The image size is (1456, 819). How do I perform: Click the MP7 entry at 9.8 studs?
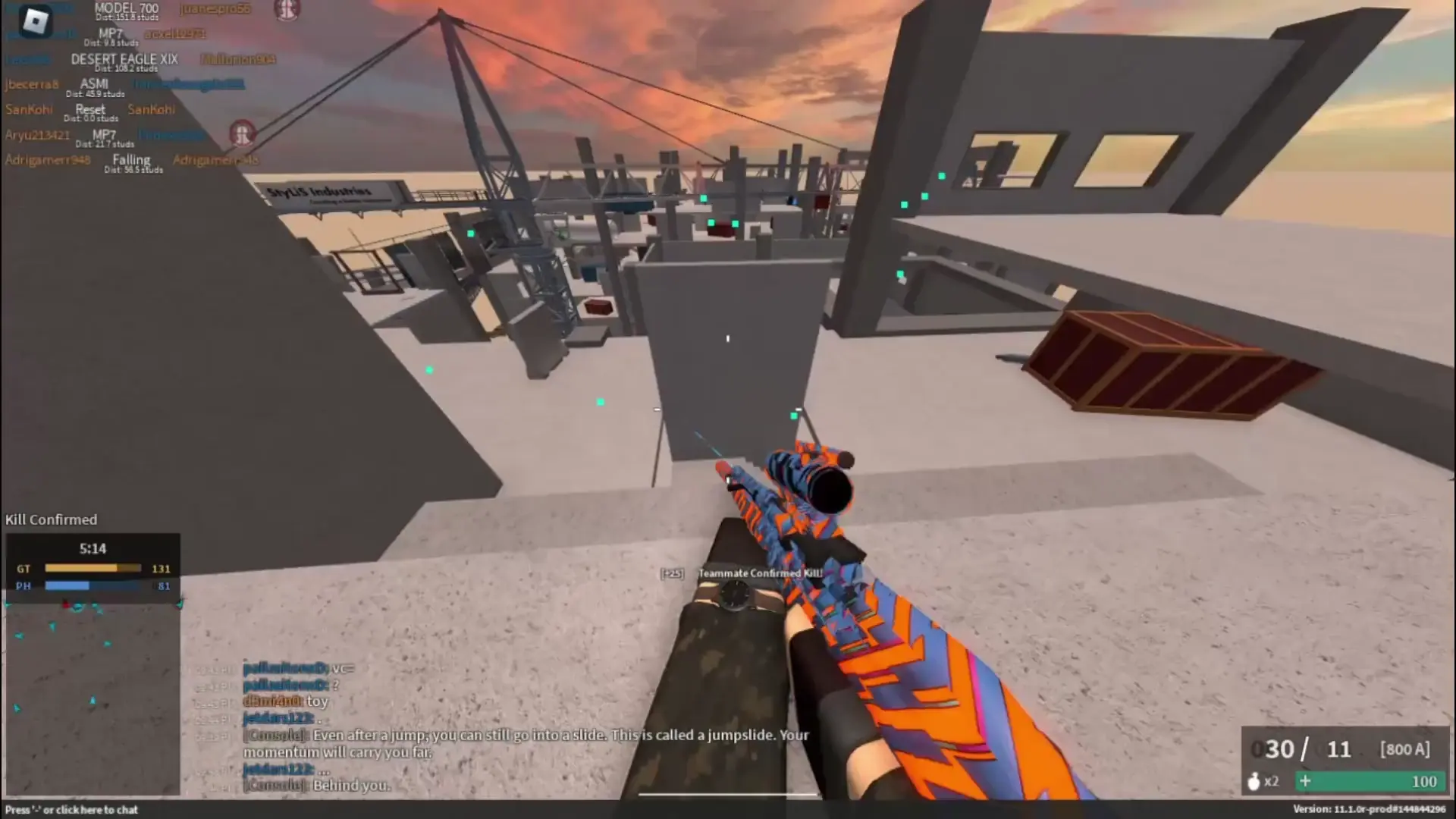[109, 33]
